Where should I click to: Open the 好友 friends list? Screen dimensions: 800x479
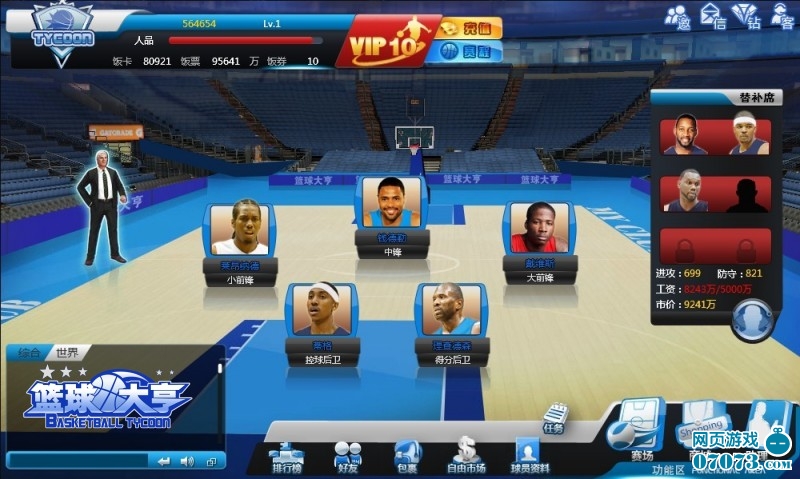click(347, 456)
